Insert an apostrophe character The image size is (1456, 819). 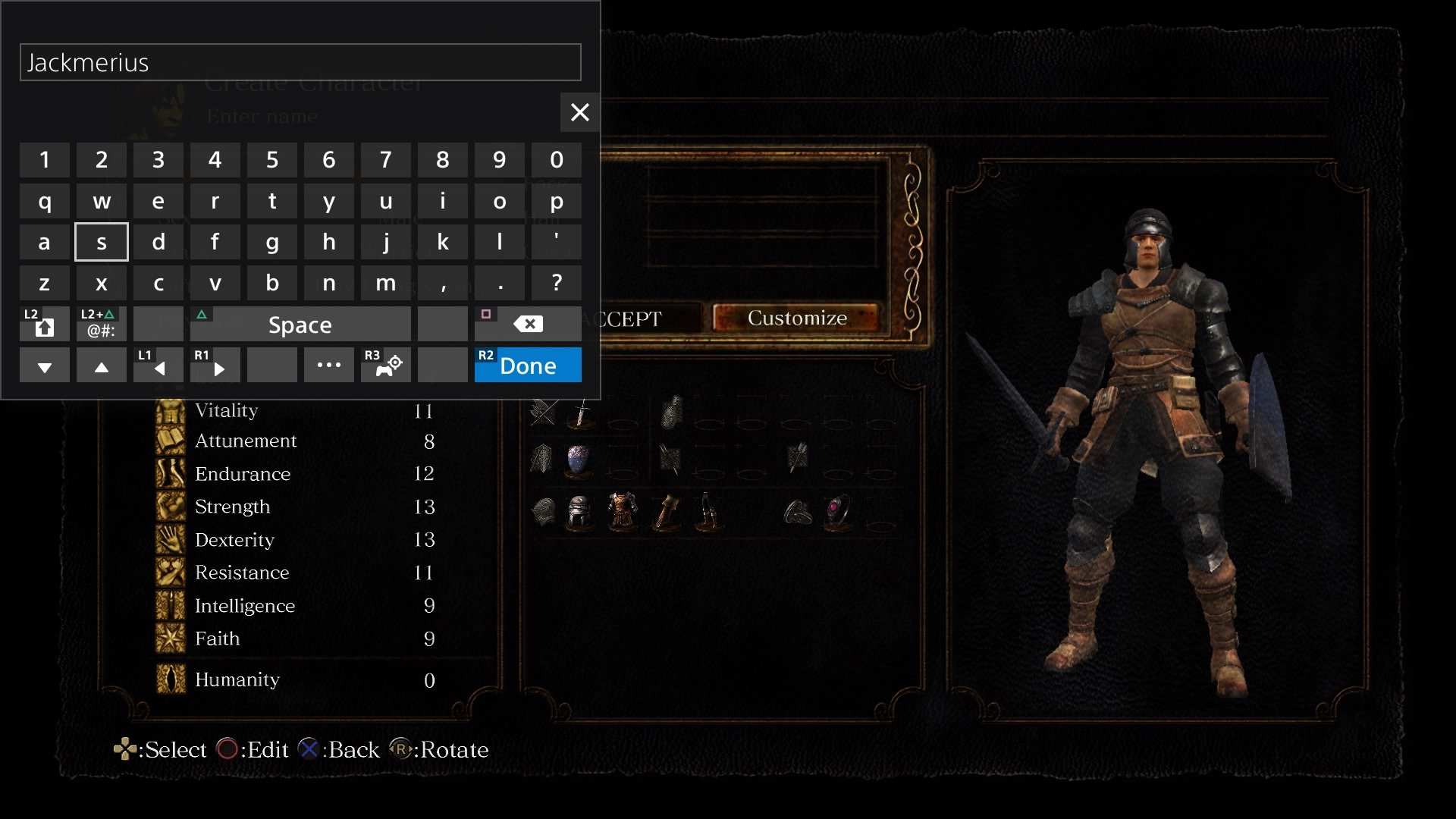pos(557,242)
